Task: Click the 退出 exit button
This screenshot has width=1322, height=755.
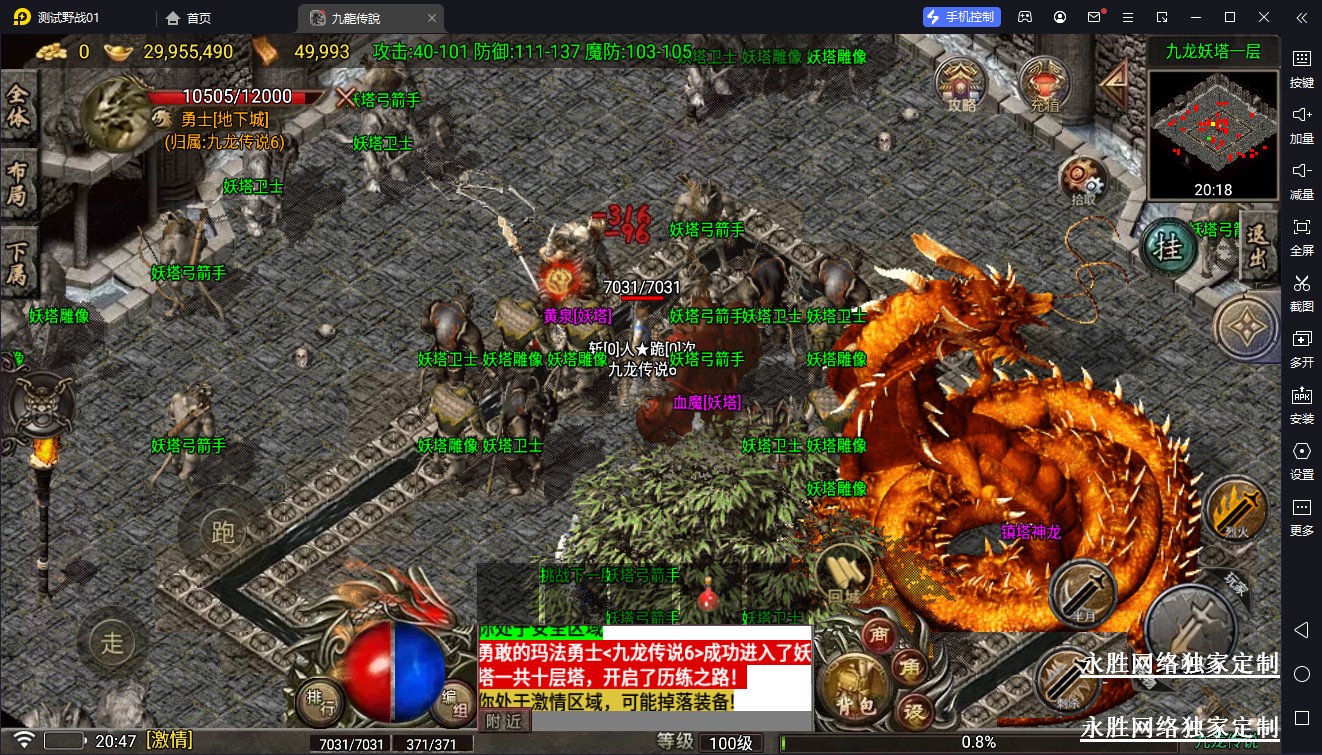Action: point(1259,245)
